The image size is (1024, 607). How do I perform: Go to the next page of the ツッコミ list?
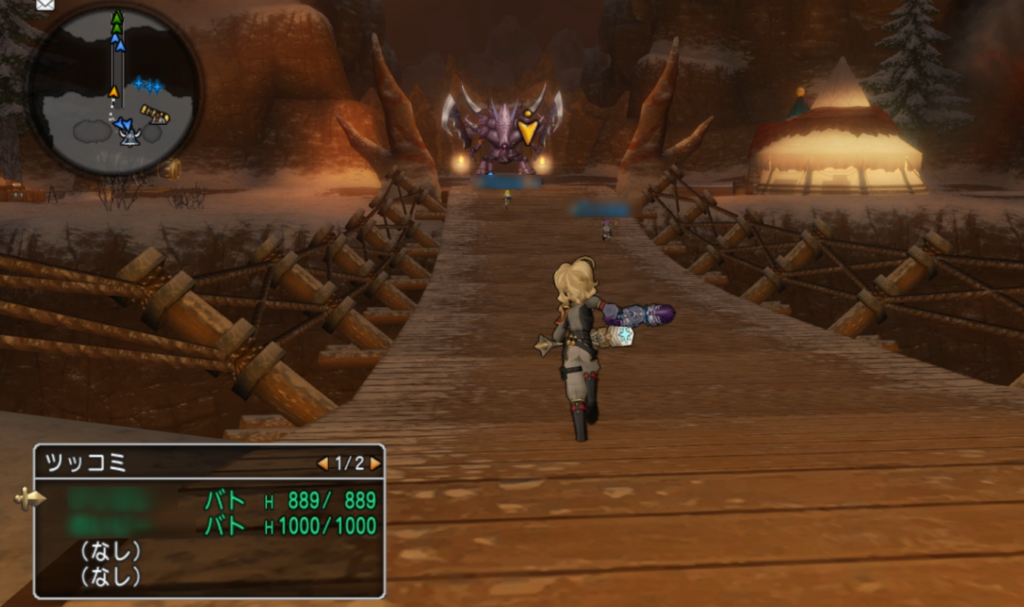coord(375,463)
